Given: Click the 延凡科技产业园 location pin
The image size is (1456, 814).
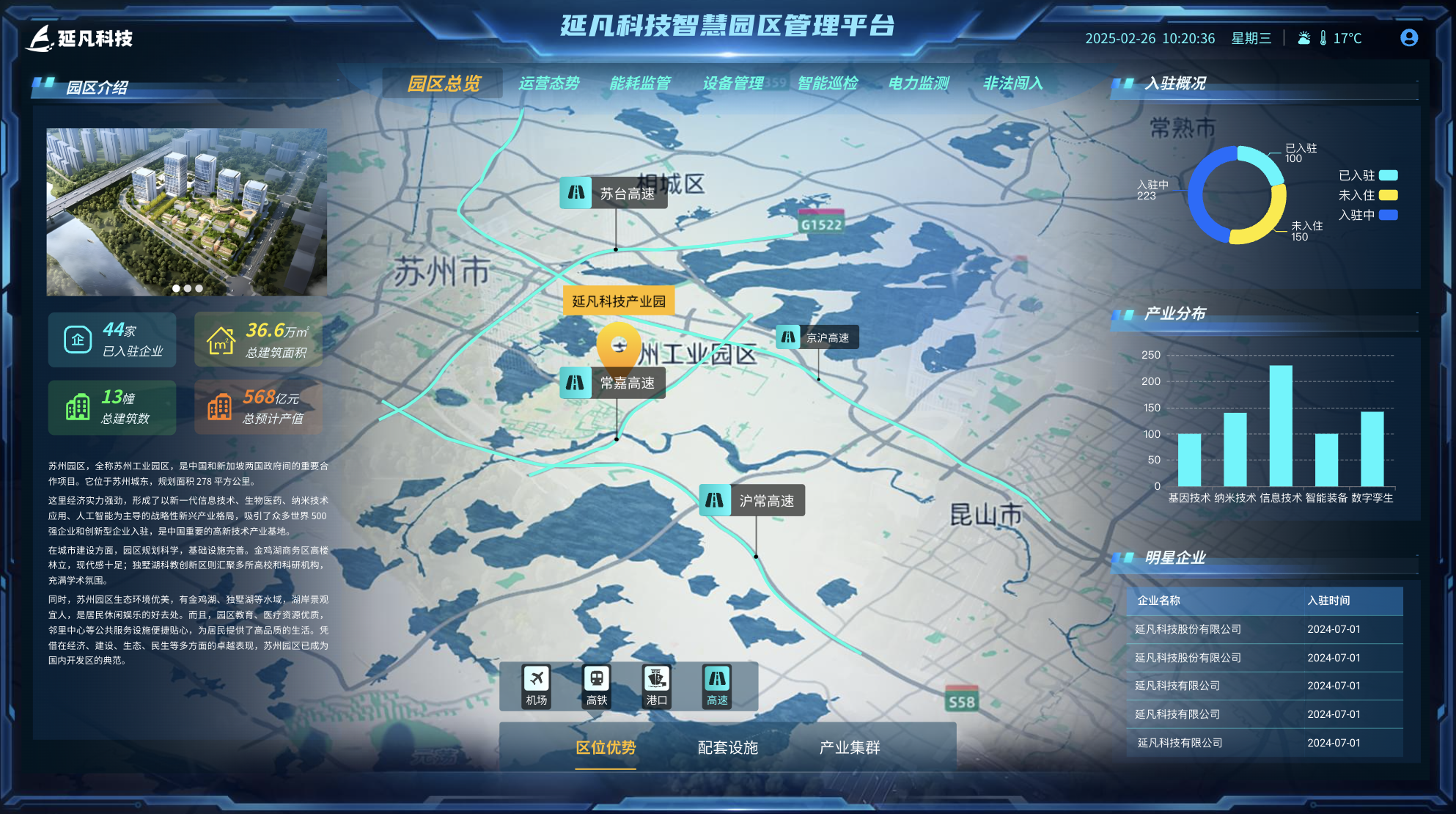Looking at the screenshot, I should (619, 345).
